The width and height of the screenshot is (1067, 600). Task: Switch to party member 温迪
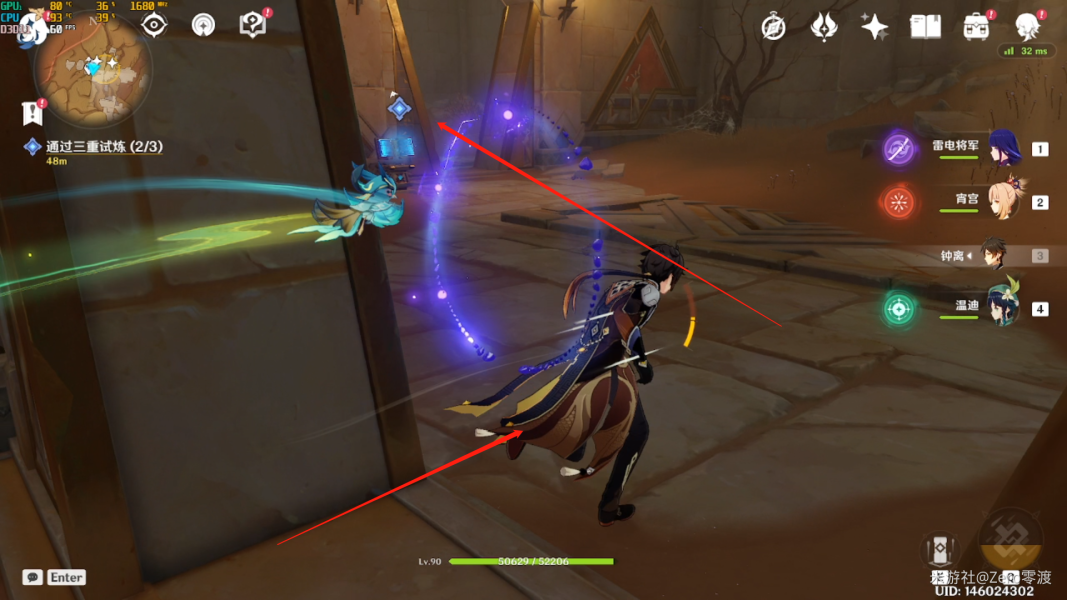pos(1002,308)
